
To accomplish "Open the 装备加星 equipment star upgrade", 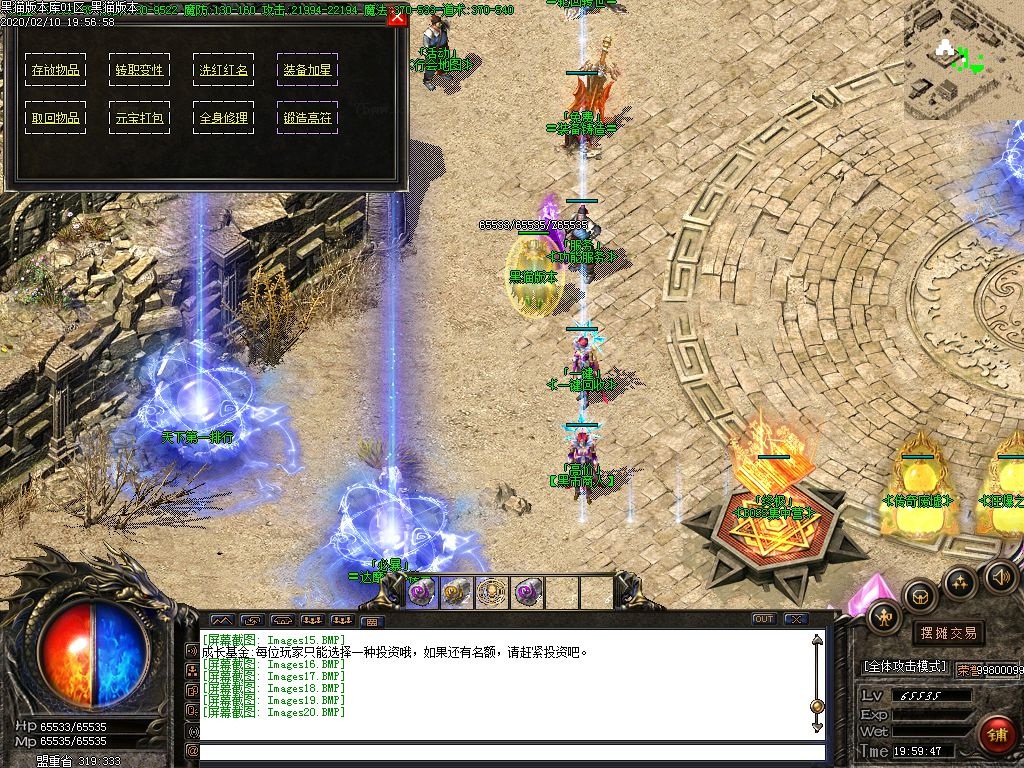I will point(307,70).
